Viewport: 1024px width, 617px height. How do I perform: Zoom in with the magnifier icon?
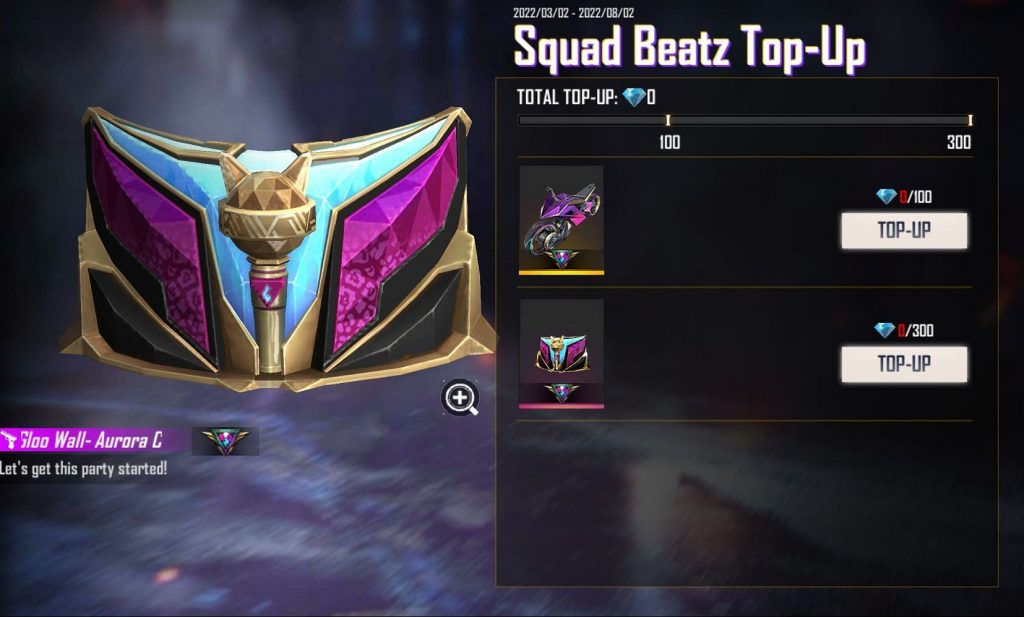[460, 398]
